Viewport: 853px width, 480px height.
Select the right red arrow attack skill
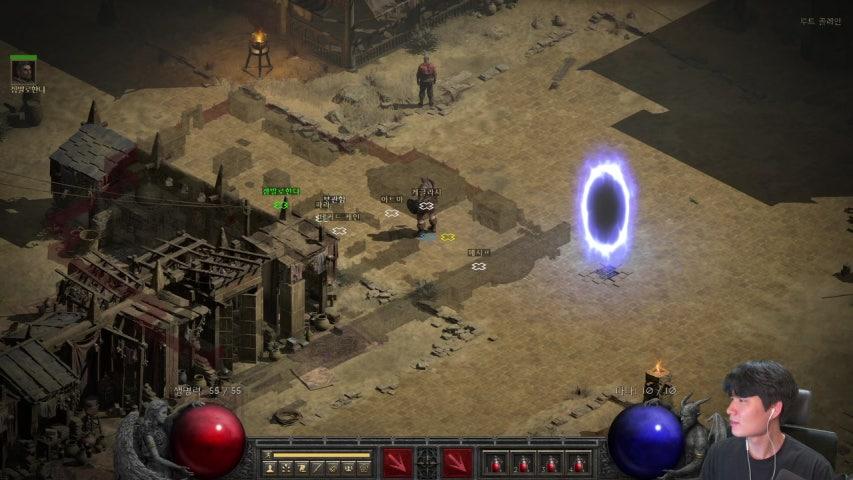tap(457, 462)
